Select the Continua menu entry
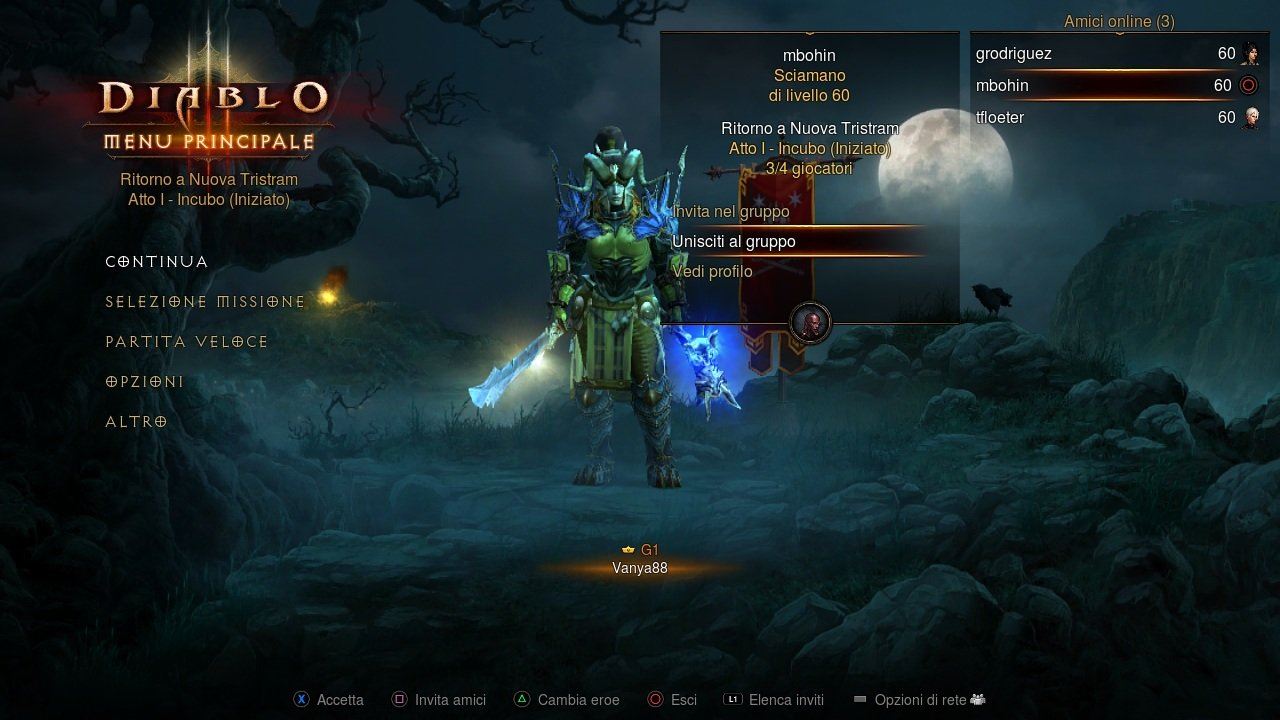 [157, 262]
